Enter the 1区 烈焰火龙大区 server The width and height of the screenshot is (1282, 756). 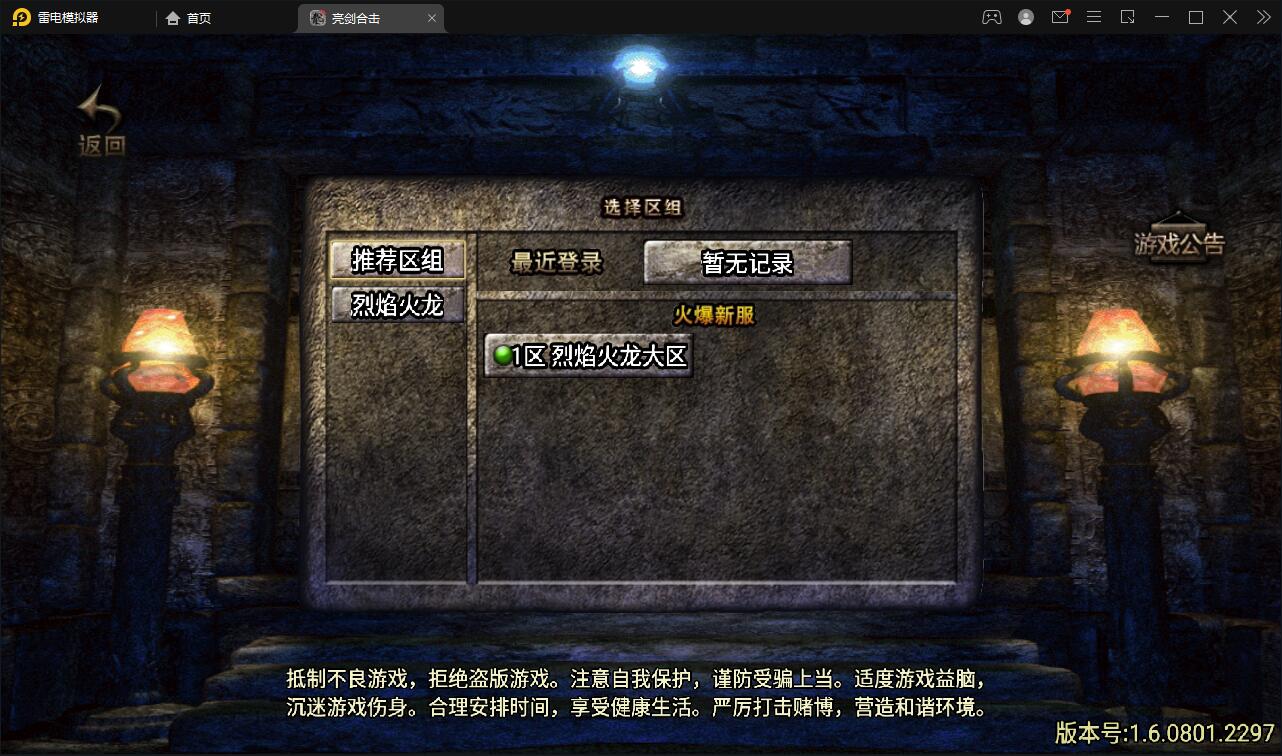(x=585, y=356)
